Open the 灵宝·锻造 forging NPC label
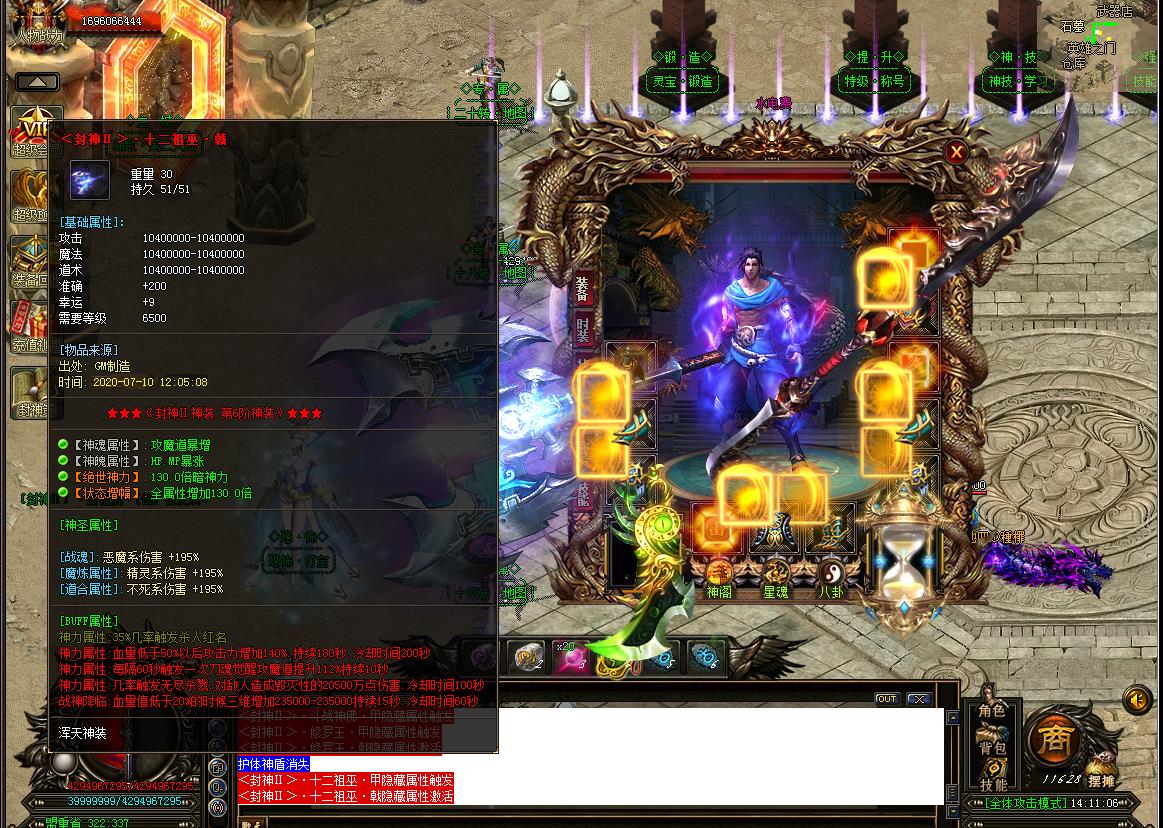The height and width of the screenshot is (828, 1163). [682, 82]
